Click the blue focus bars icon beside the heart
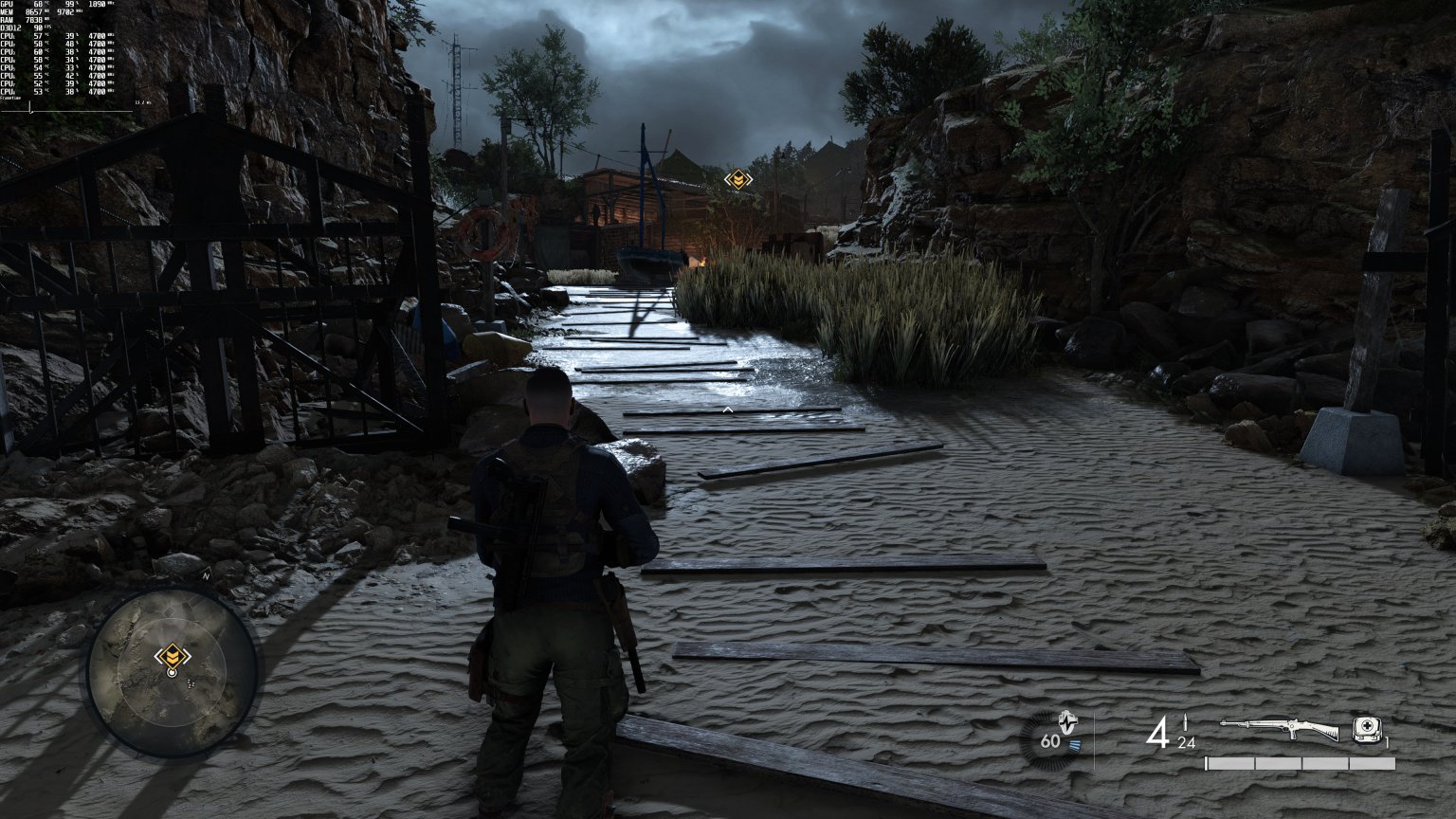This screenshot has width=1456, height=819. click(1077, 743)
